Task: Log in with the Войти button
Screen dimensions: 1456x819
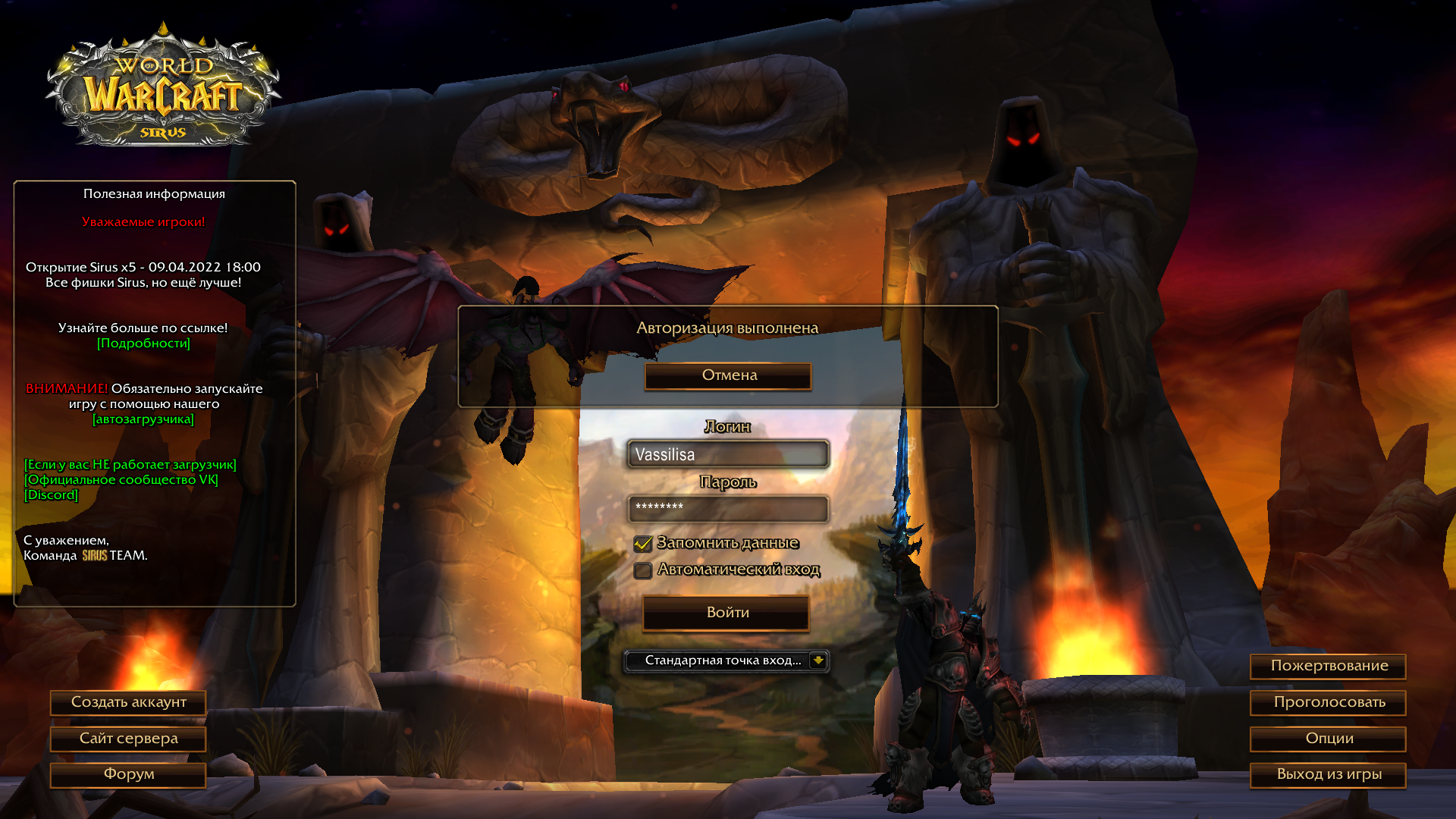Action: [726, 613]
